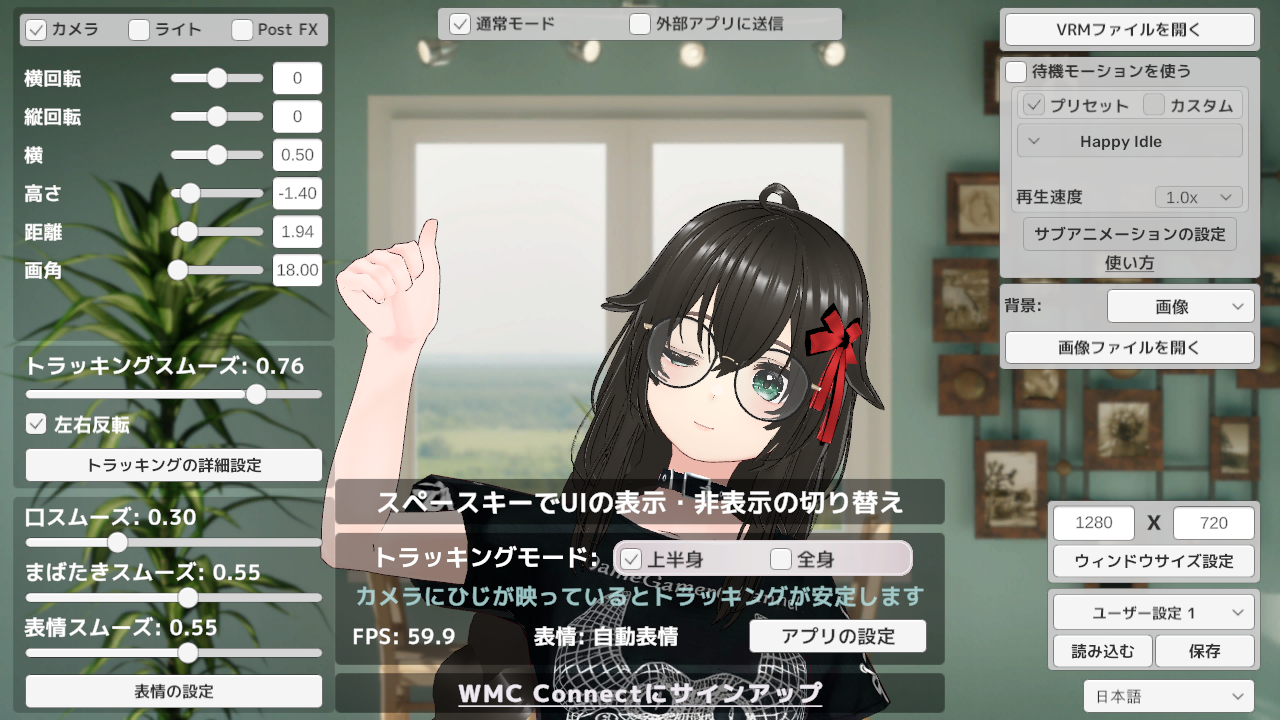Viewport: 1280px width, 720px height.
Task: Save settings with 保存 button
Action: click(1204, 651)
